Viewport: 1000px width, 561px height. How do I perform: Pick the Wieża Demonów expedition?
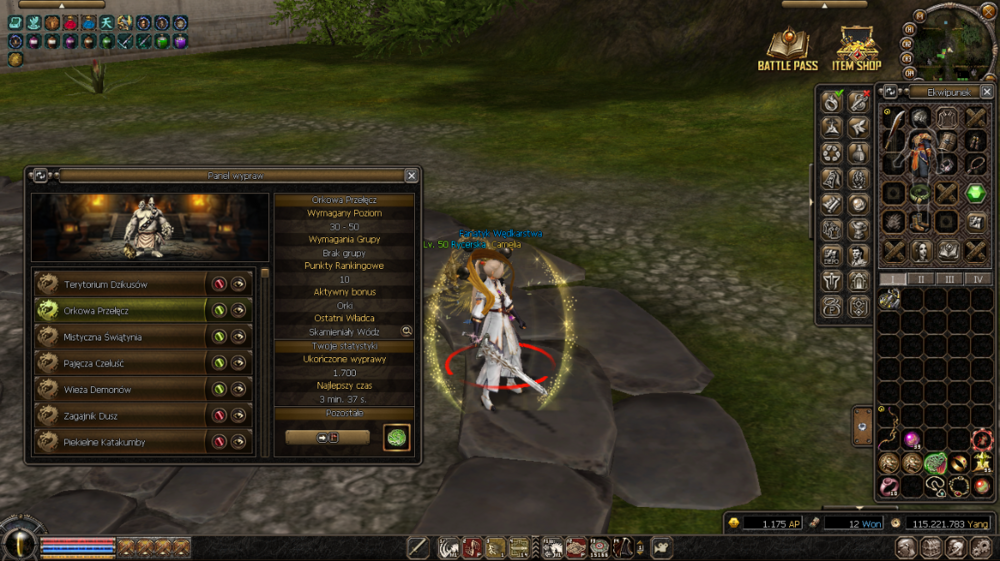coord(120,389)
